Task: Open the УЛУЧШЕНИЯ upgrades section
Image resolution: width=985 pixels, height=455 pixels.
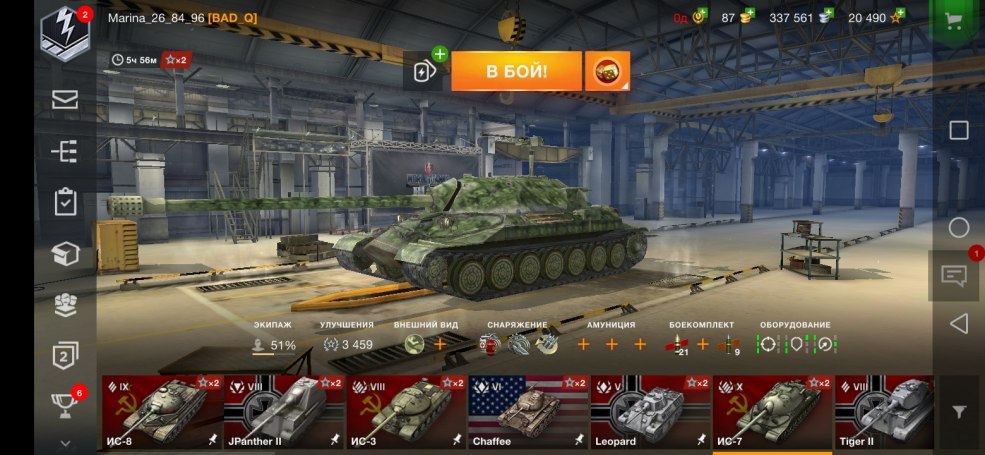Action: point(347,338)
